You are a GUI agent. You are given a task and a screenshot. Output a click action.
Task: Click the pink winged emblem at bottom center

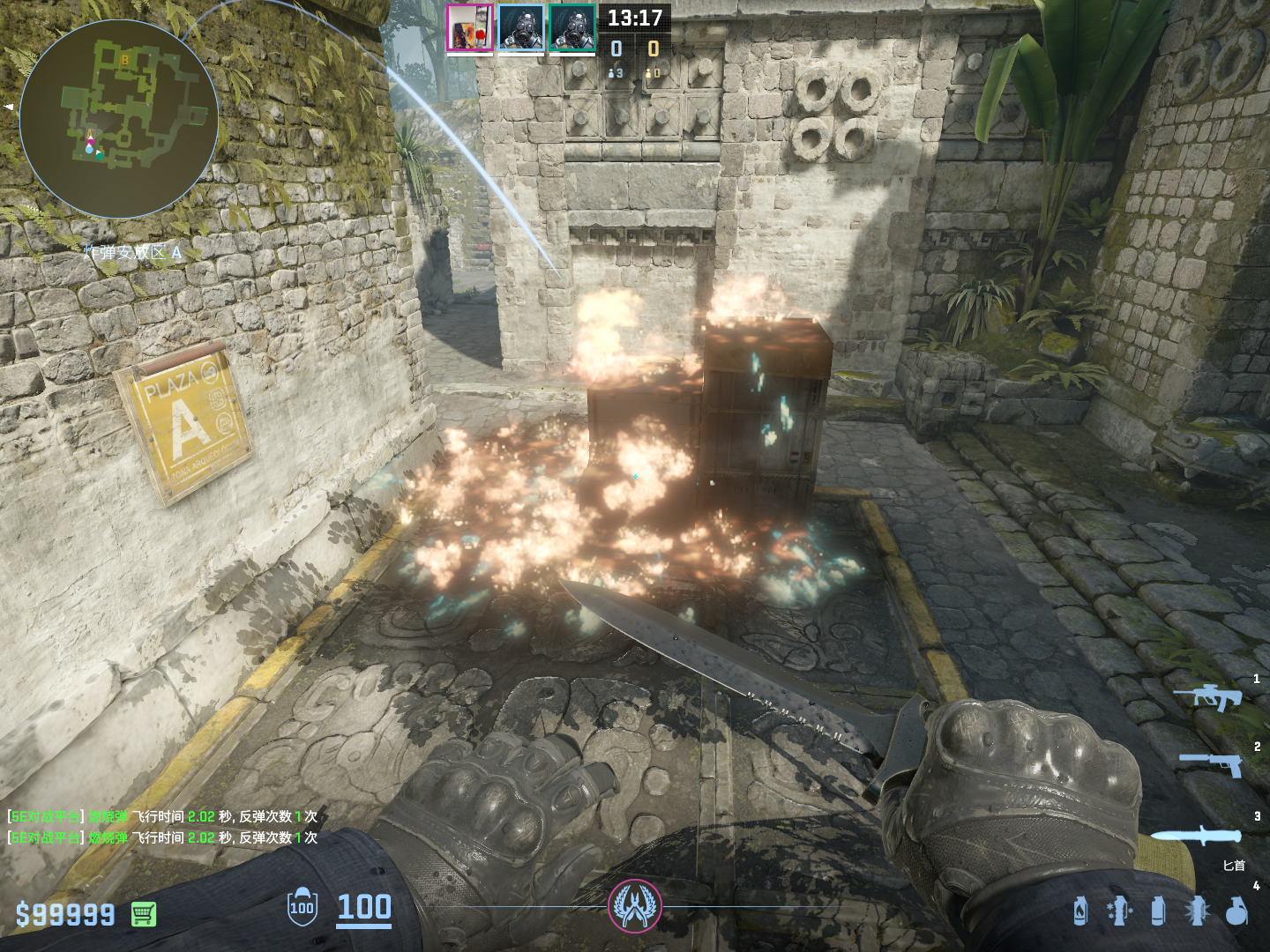click(634, 906)
